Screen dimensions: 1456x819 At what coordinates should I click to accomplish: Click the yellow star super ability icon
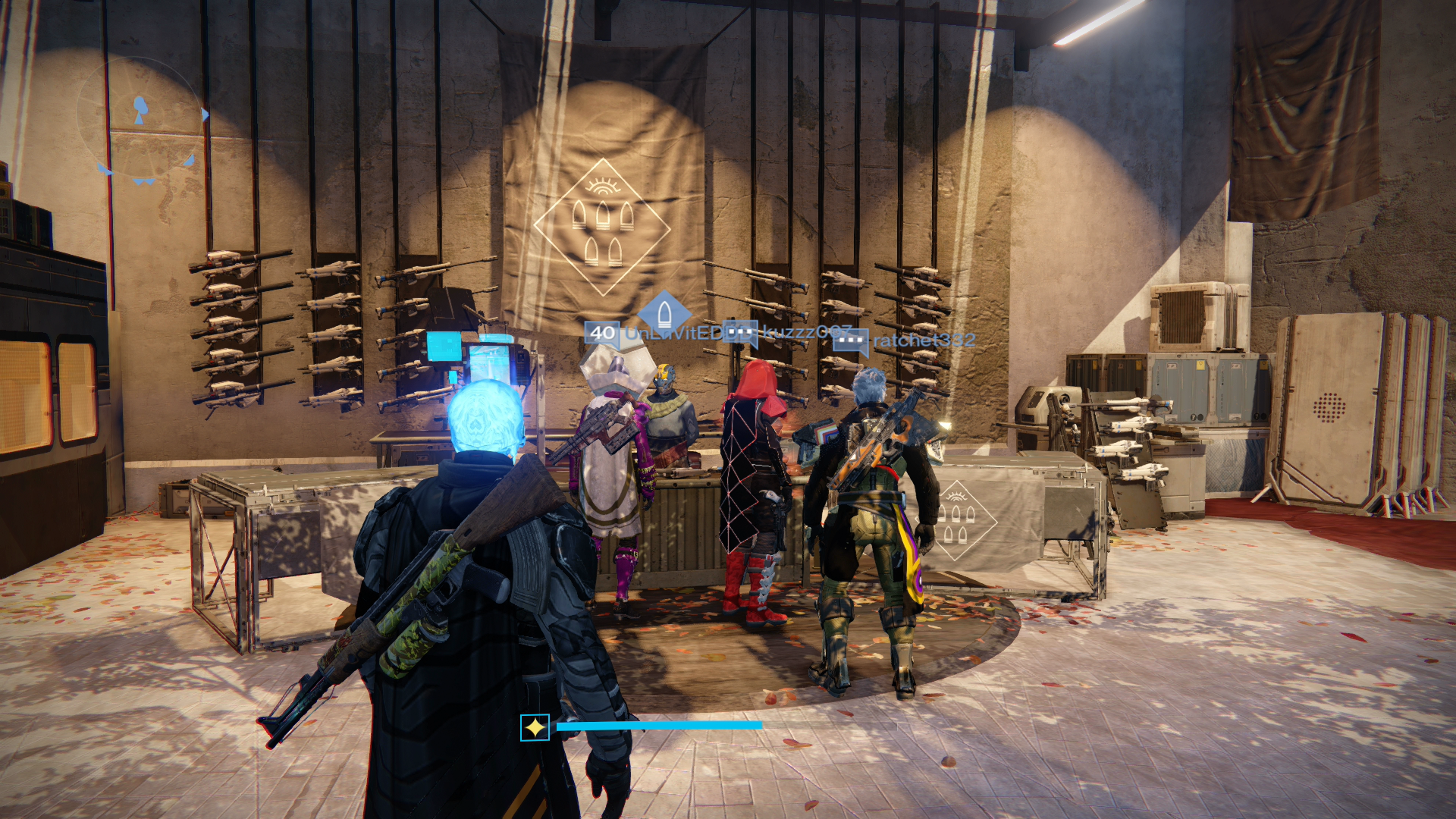pyautogui.click(x=535, y=728)
